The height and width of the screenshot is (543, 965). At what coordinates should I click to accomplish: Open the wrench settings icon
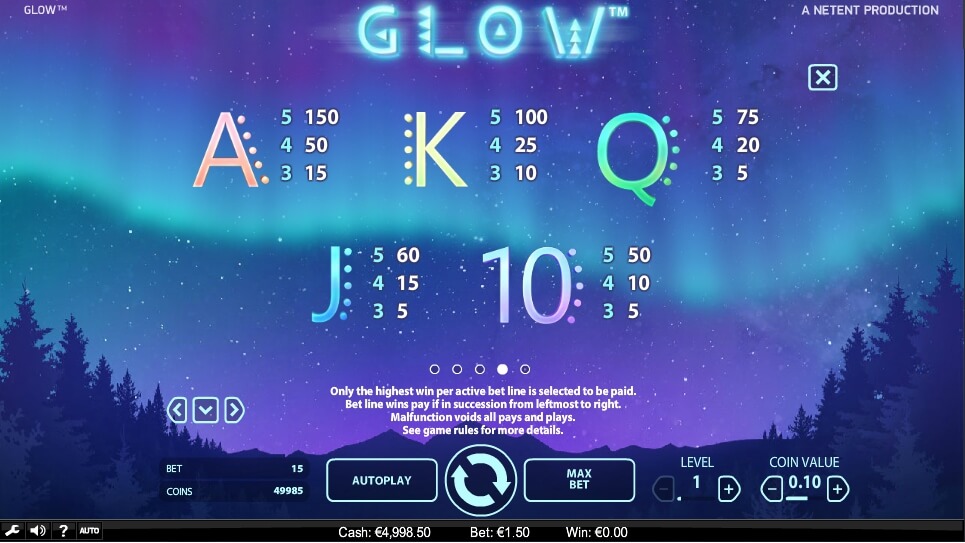tap(14, 530)
